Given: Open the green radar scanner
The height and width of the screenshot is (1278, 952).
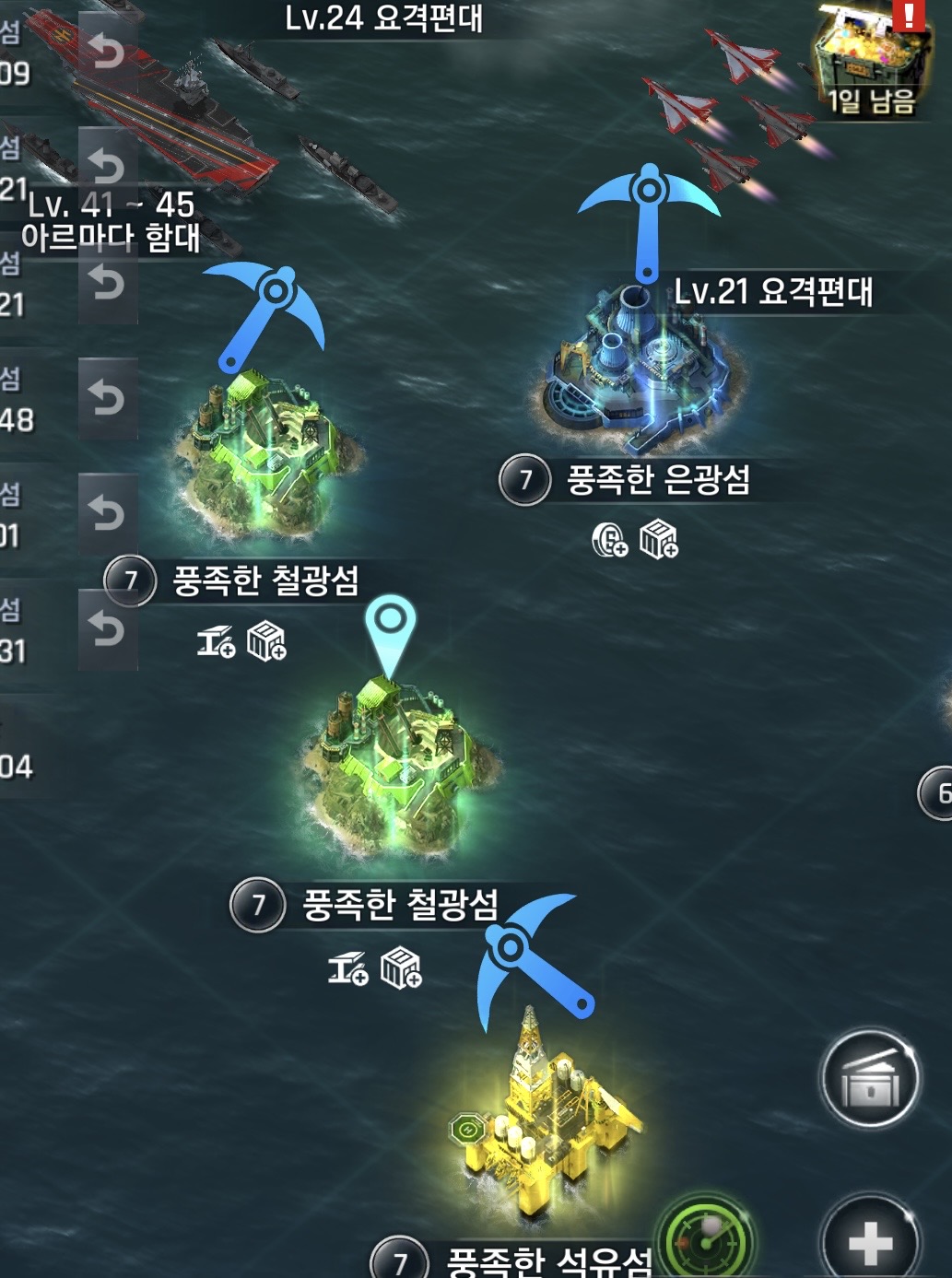Looking at the screenshot, I should point(707,1239).
